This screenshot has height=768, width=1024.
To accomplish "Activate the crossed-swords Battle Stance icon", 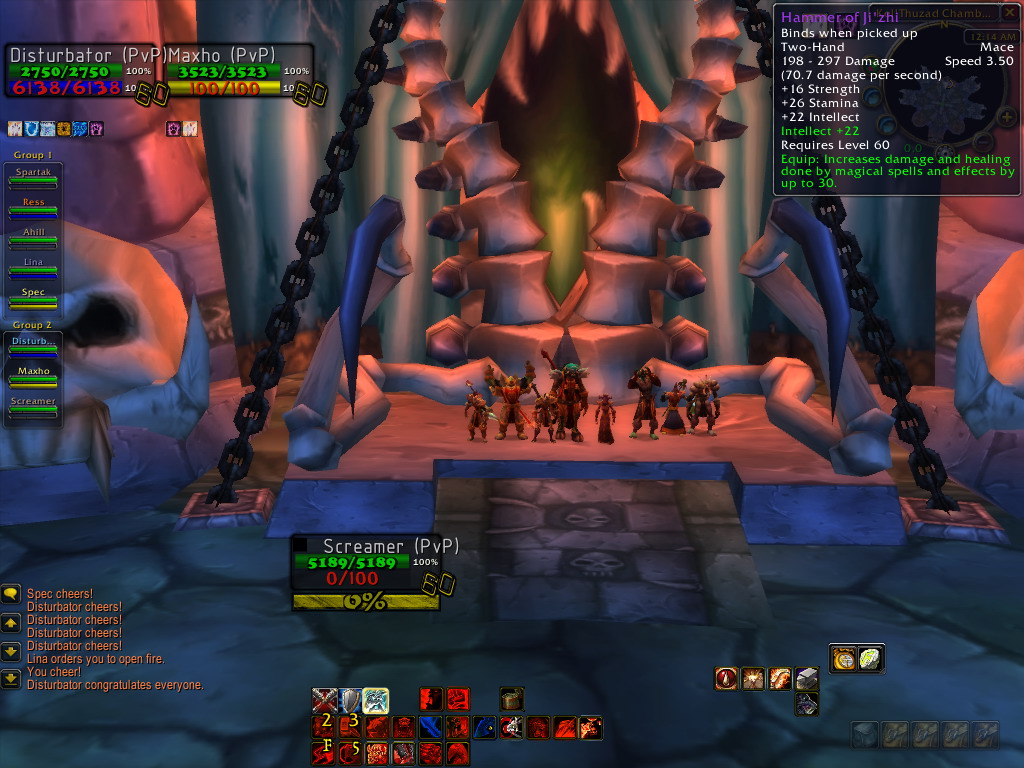I will [x=324, y=700].
